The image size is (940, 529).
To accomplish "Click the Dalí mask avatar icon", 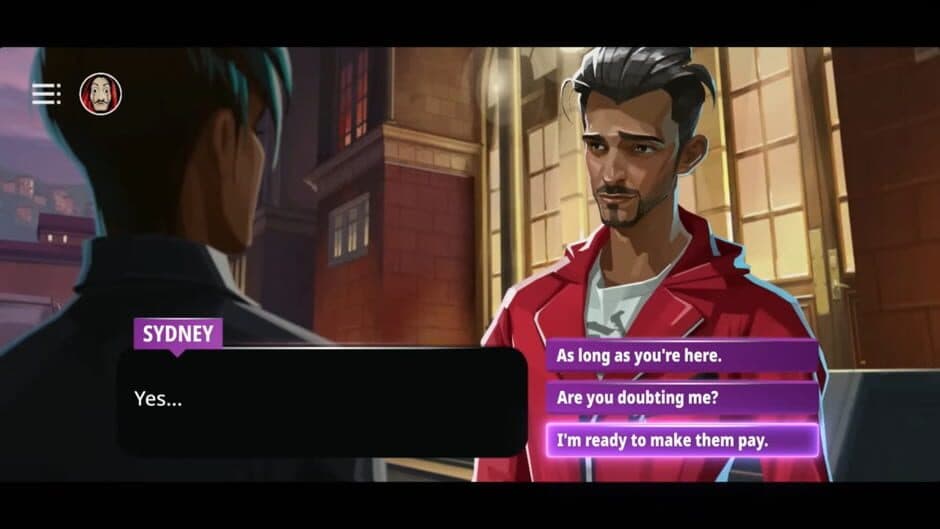I will pyautogui.click(x=100, y=94).
